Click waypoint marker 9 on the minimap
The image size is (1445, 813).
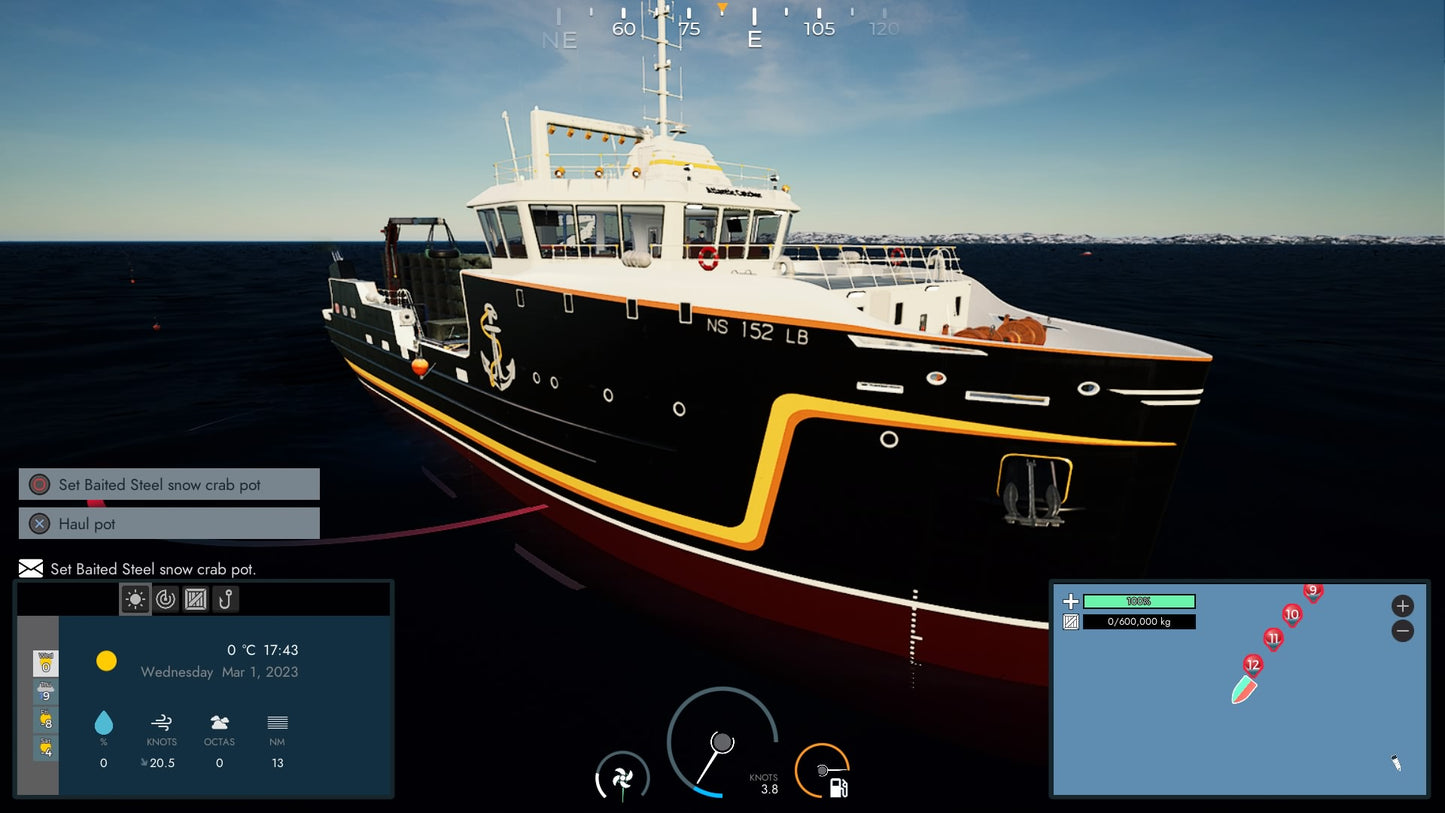click(1312, 590)
